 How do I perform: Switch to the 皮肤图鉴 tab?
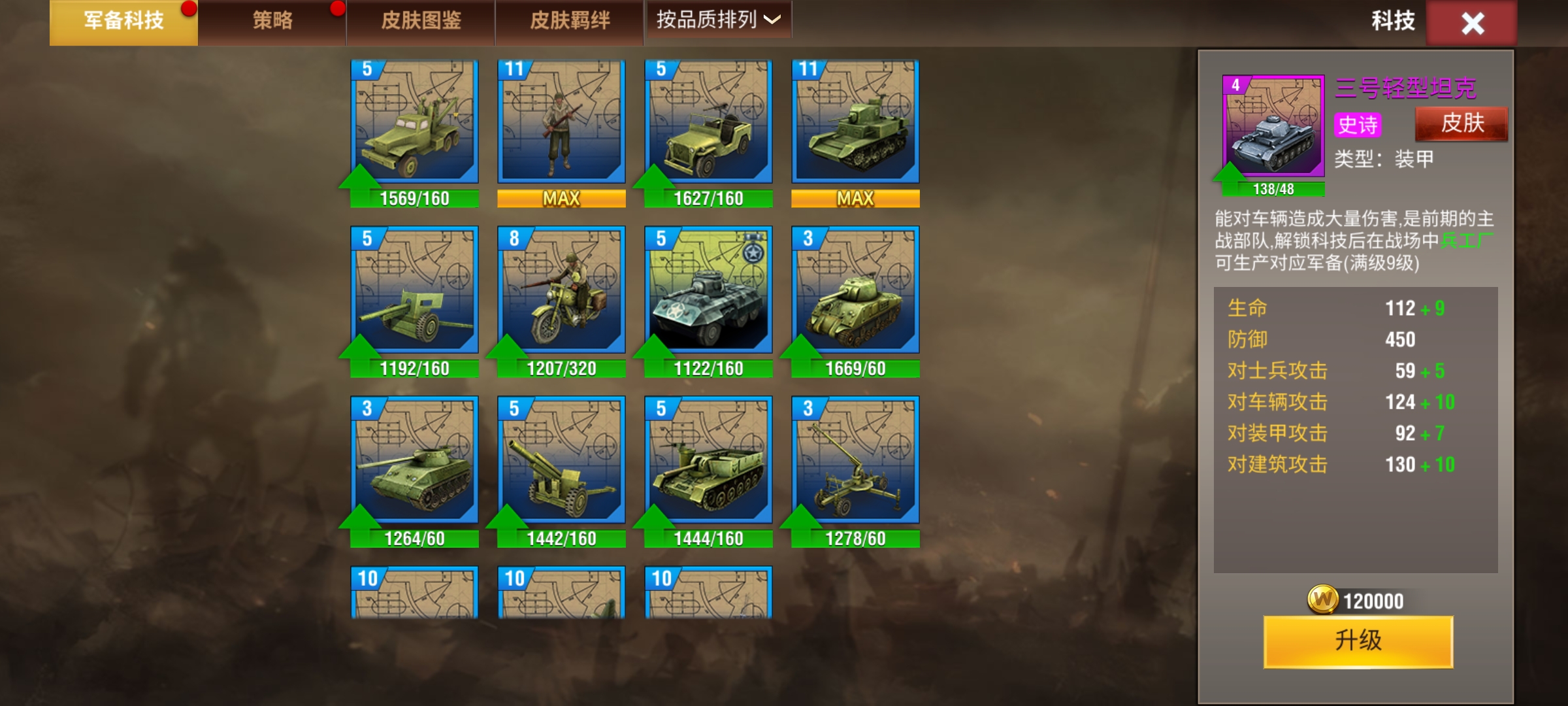coord(421,22)
